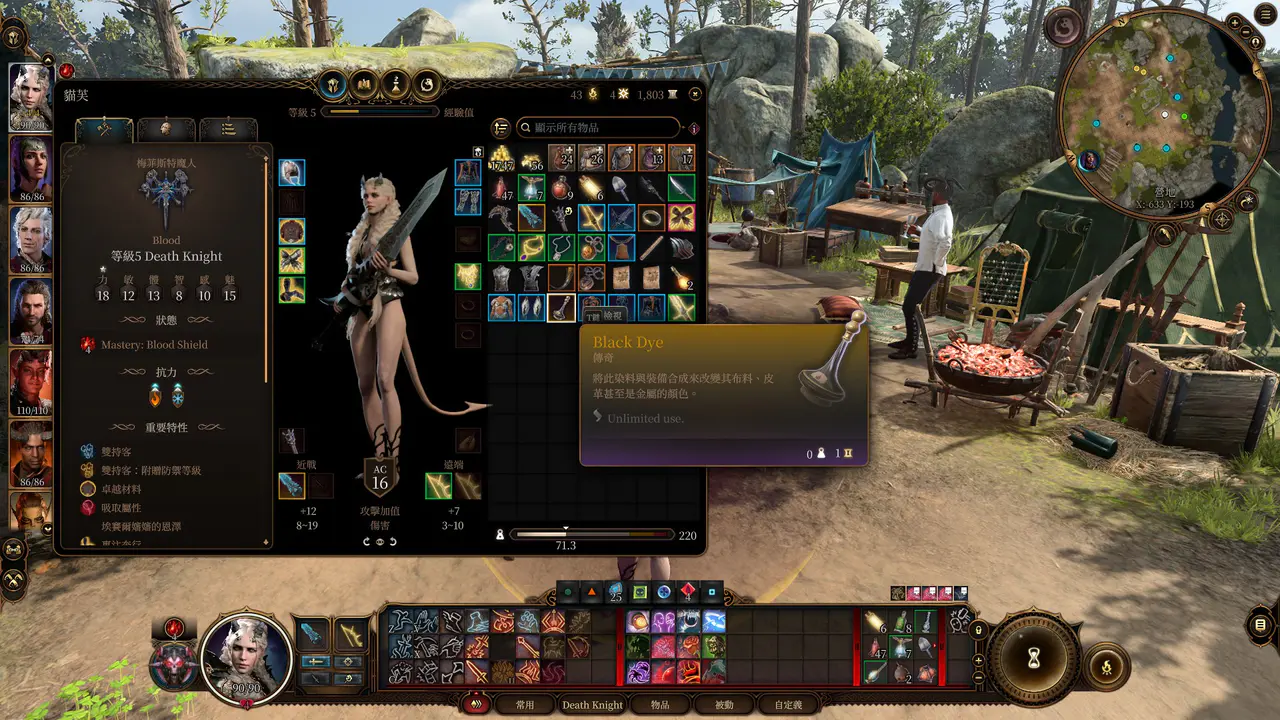Viewport: 1280px width, 720px height.
Task: Select the gold coin pile slot
Action: [501, 158]
